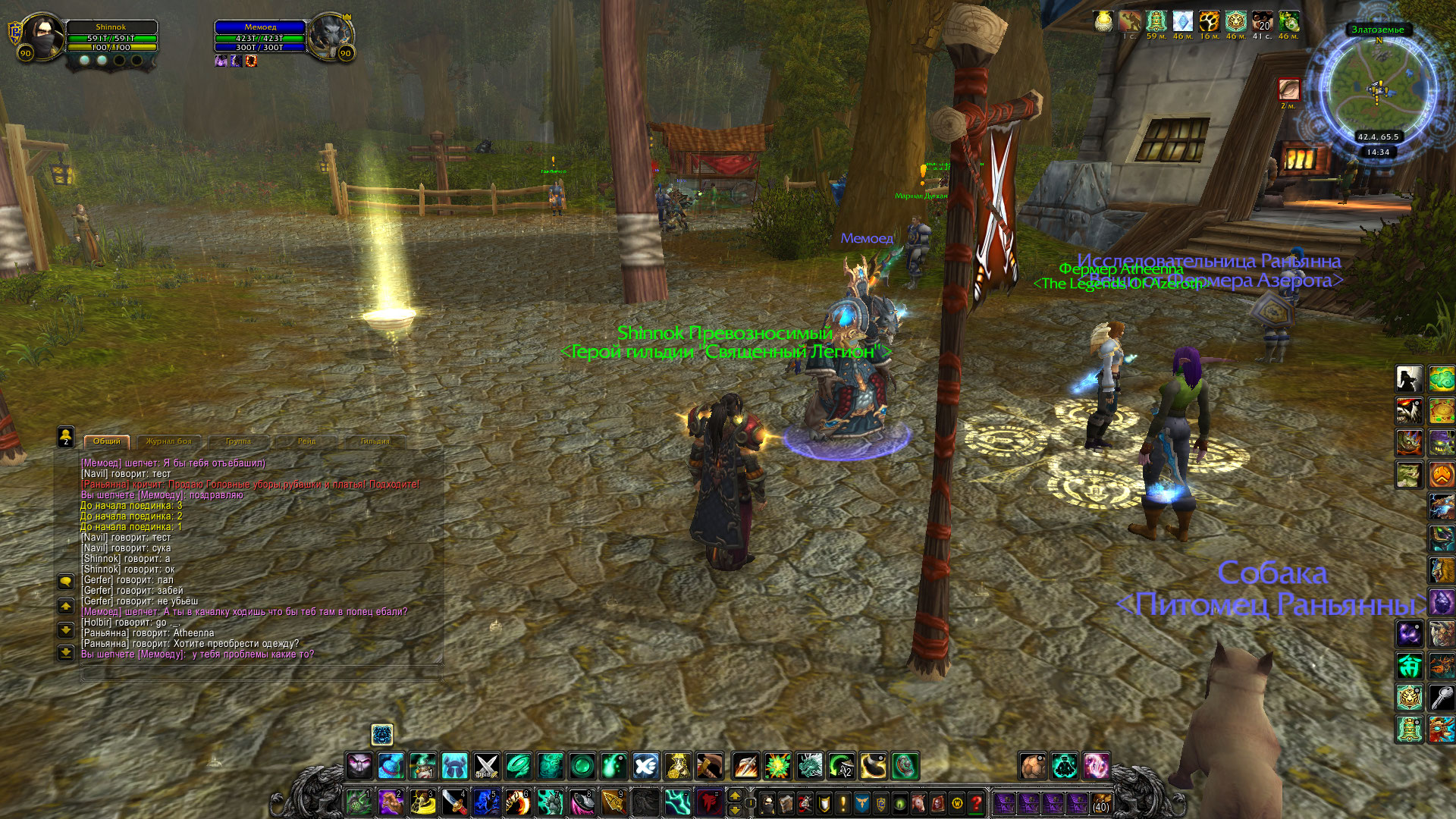Click the Мемоед target wolf portrait
This screenshot has height=819, width=1456.
click(x=331, y=36)
